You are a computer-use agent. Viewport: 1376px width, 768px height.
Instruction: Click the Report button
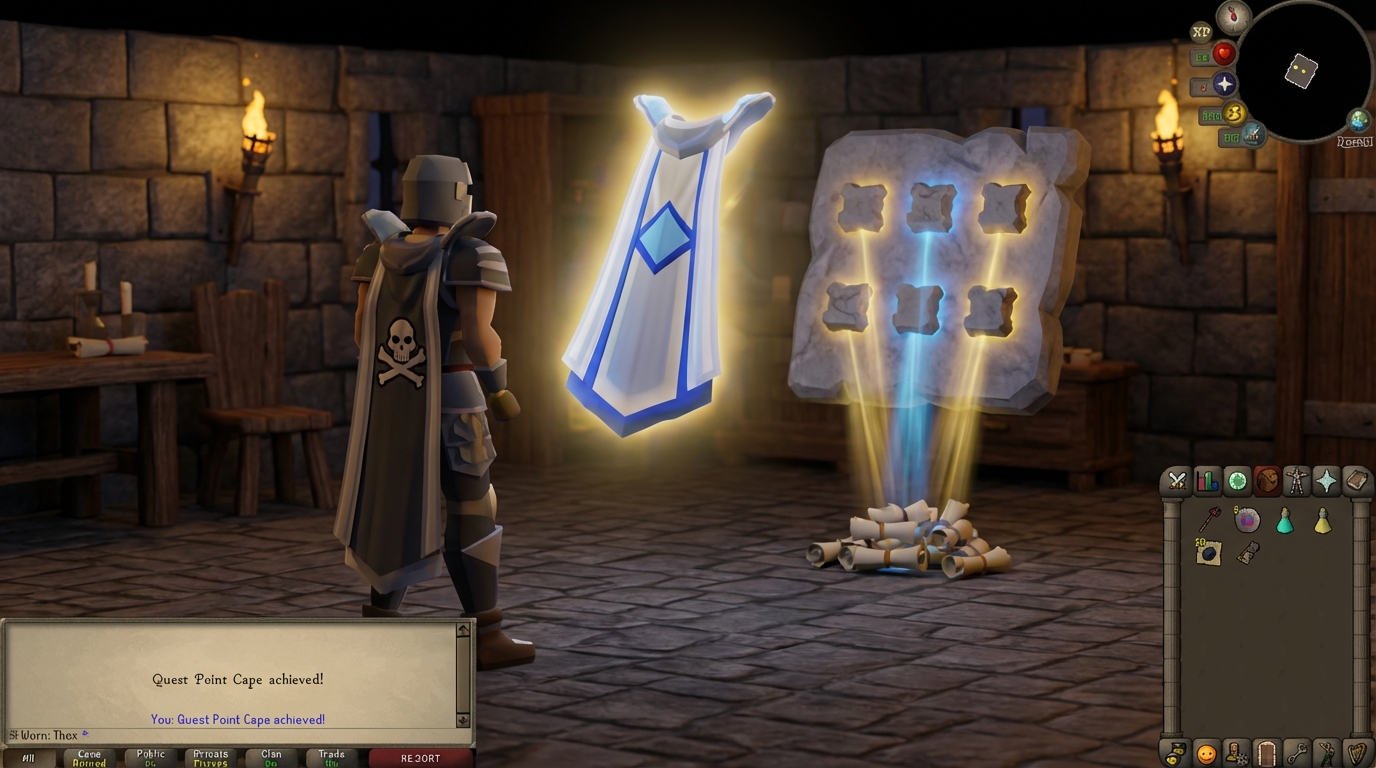click(421, 757)
